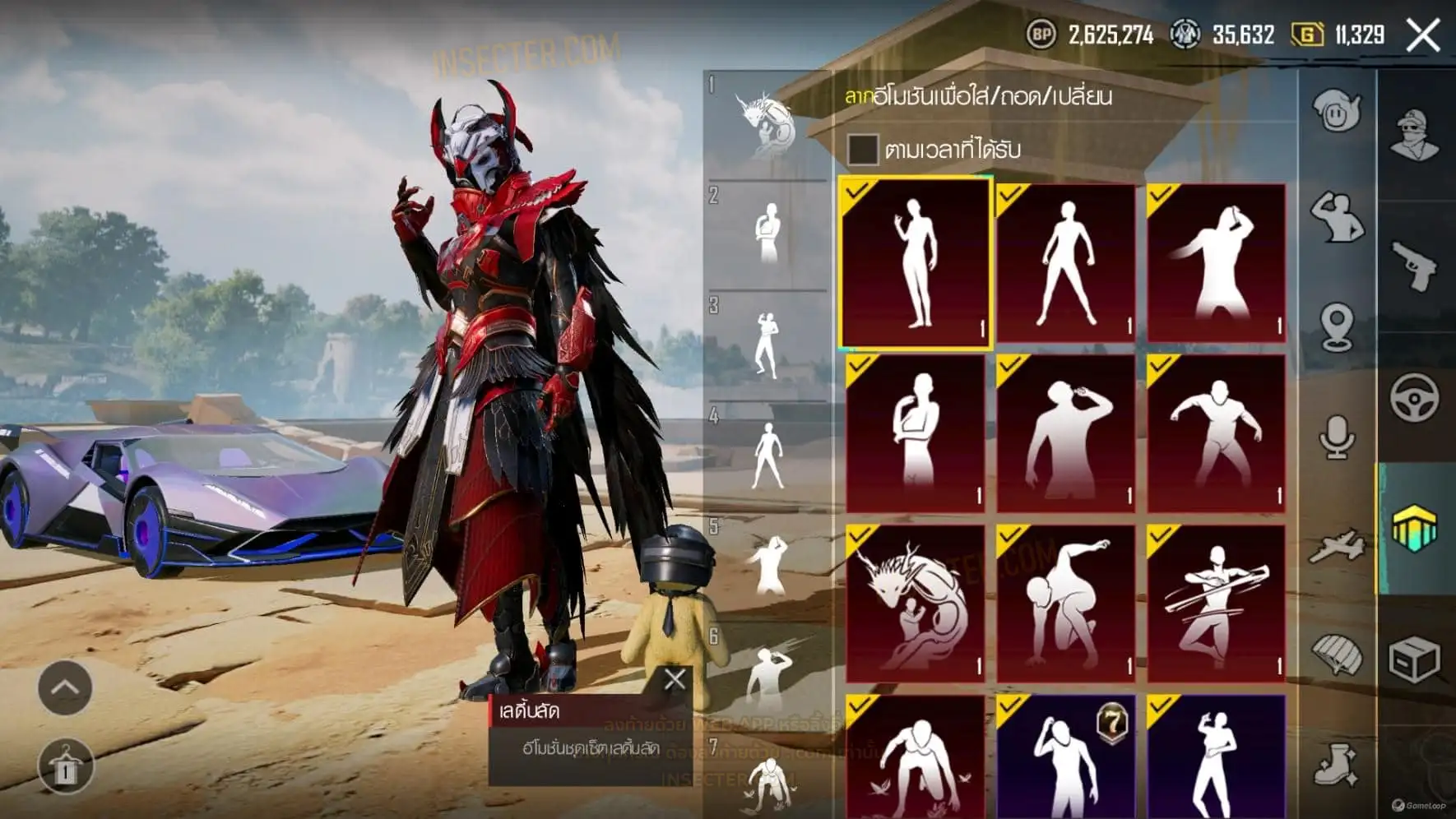Open the crate box category
Viewport: 1456px width, 819px height.
point(1415,659)
